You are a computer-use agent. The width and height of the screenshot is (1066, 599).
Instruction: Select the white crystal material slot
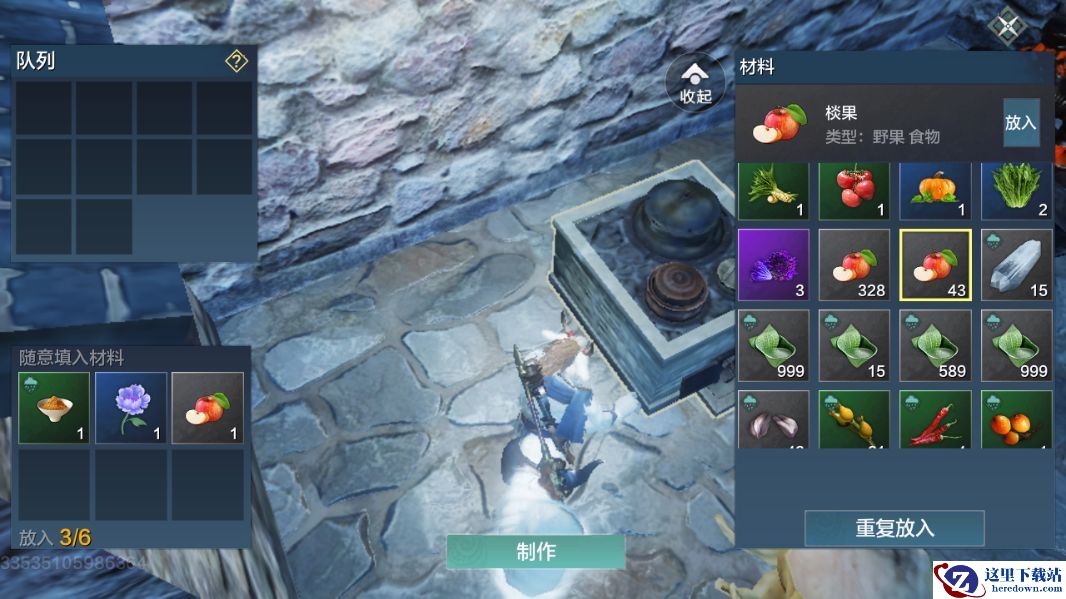tap(1016, 265)
